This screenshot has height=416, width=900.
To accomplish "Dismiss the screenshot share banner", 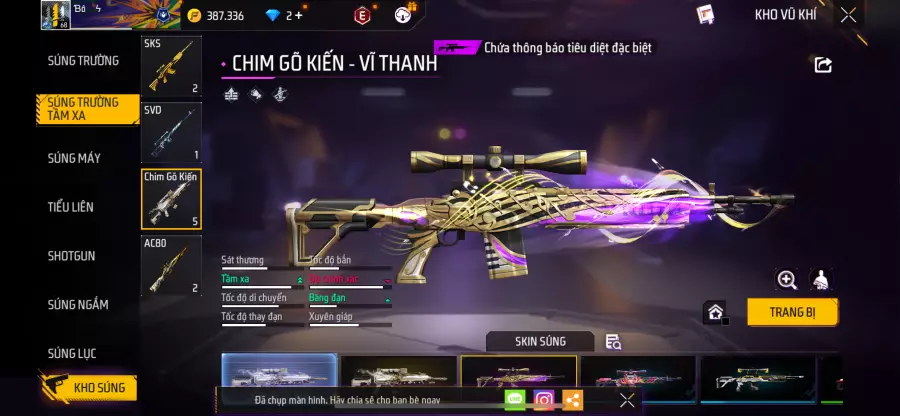I will point(627,400).
